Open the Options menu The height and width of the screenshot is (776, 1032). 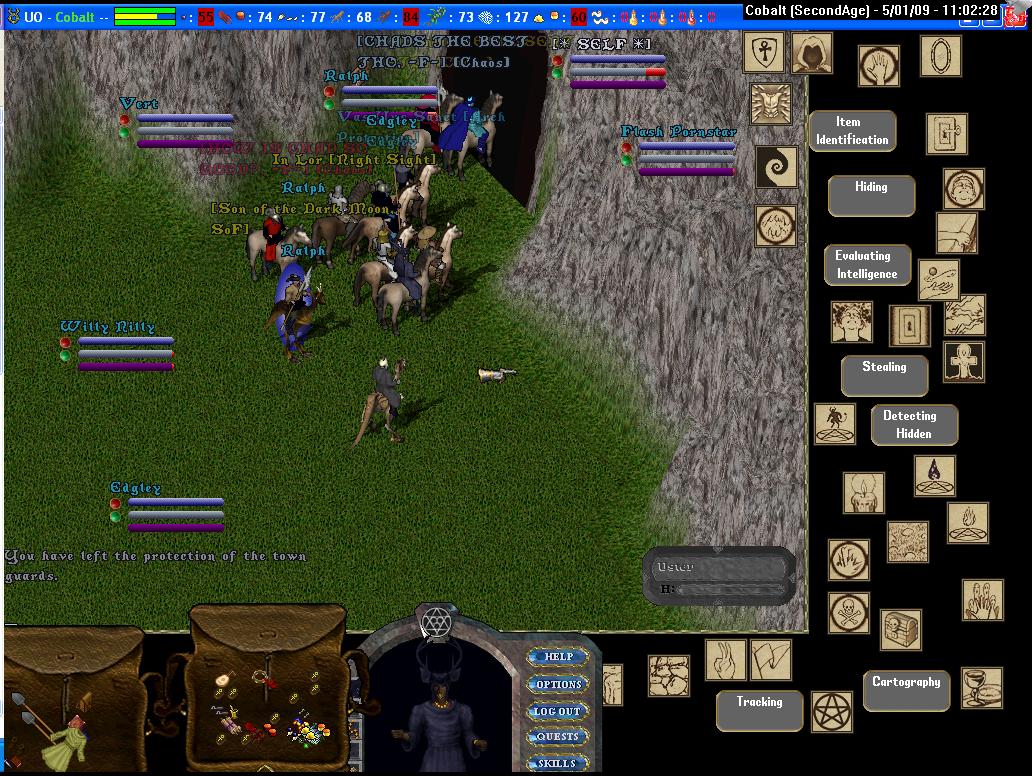click(558, 685)
